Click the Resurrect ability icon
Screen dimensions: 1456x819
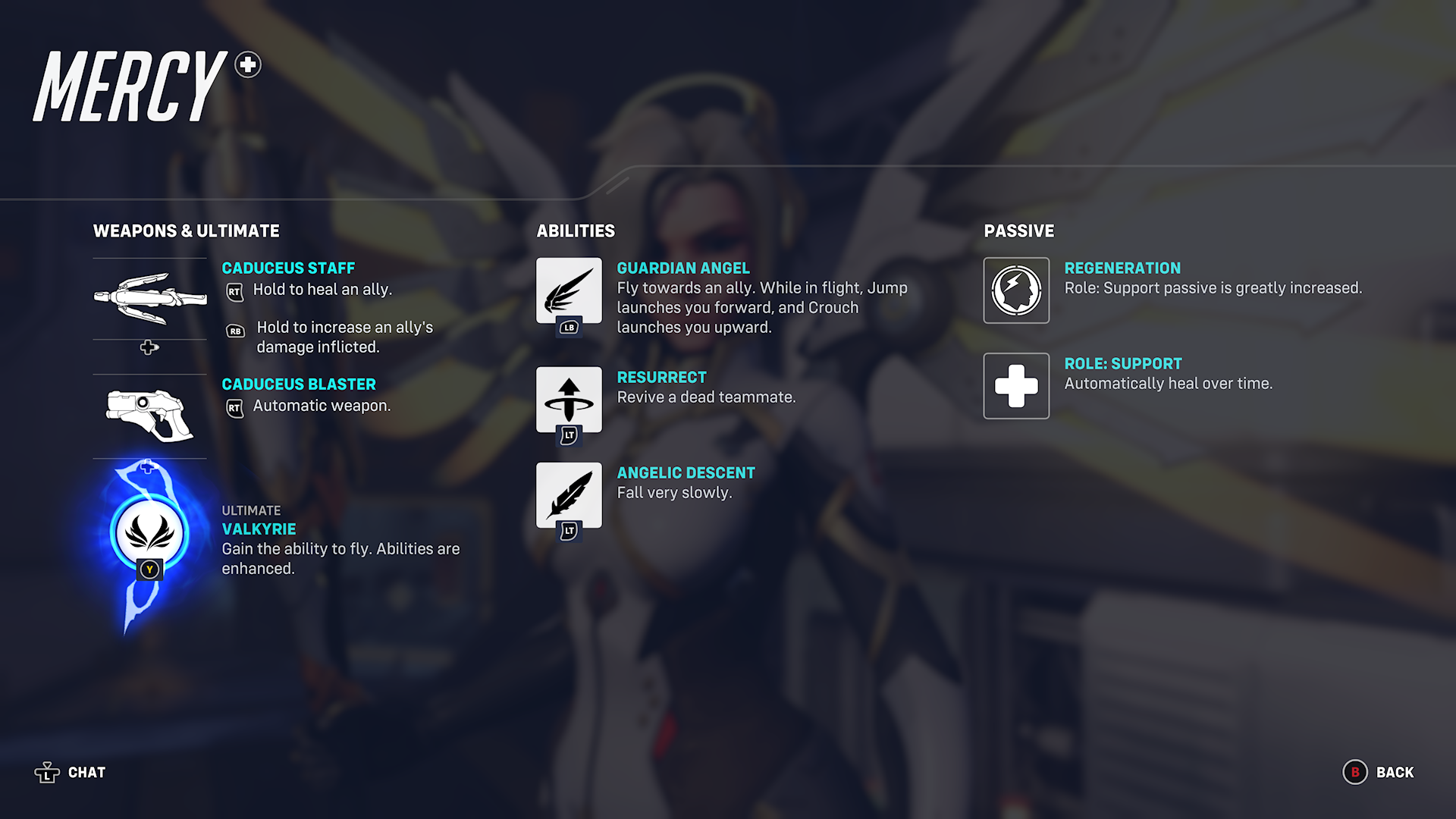click(x=569, y=400)
